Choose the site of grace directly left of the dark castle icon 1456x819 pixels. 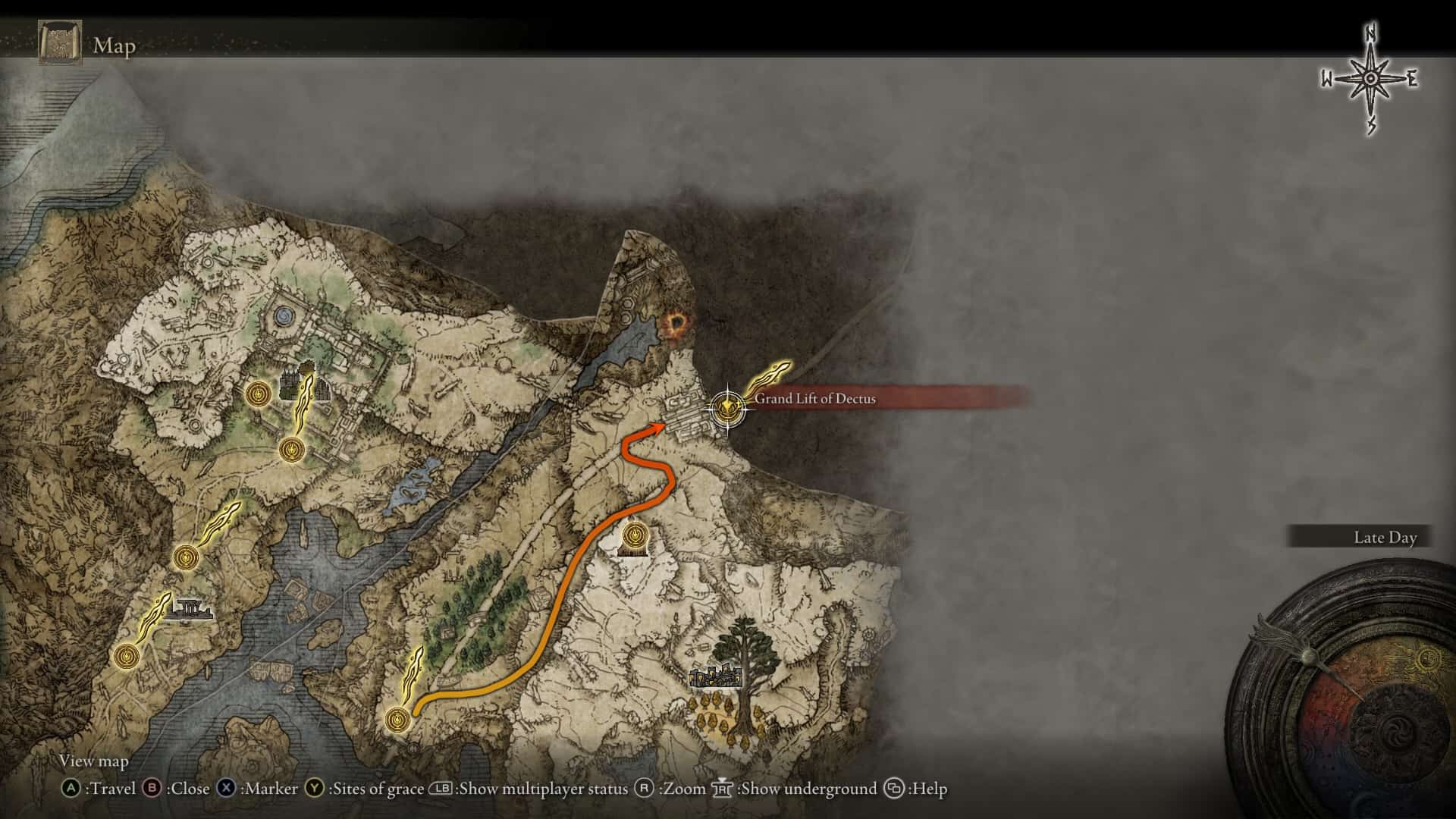(259, 394)
